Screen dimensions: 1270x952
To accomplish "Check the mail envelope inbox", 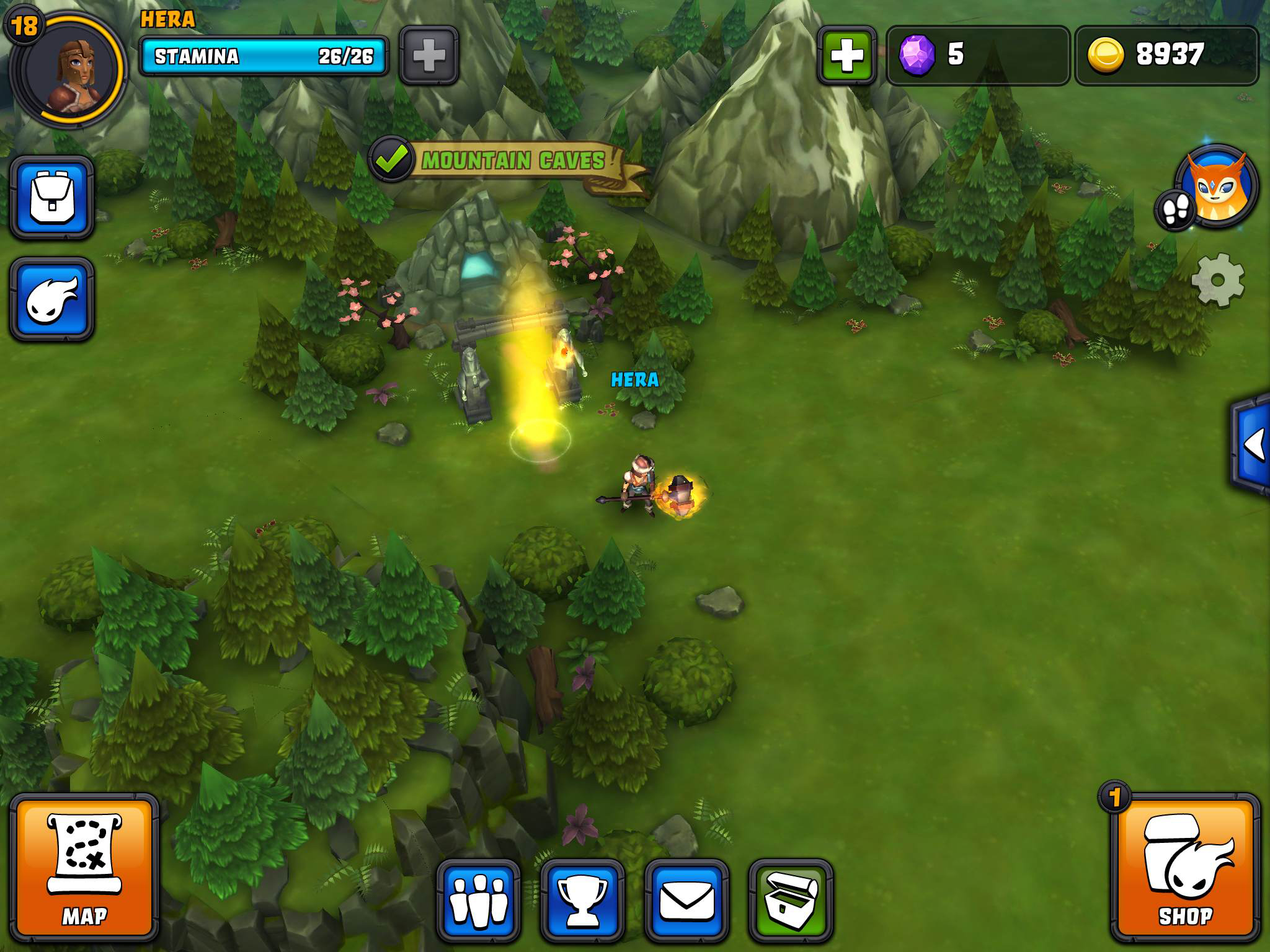I will tap(686, 900).
